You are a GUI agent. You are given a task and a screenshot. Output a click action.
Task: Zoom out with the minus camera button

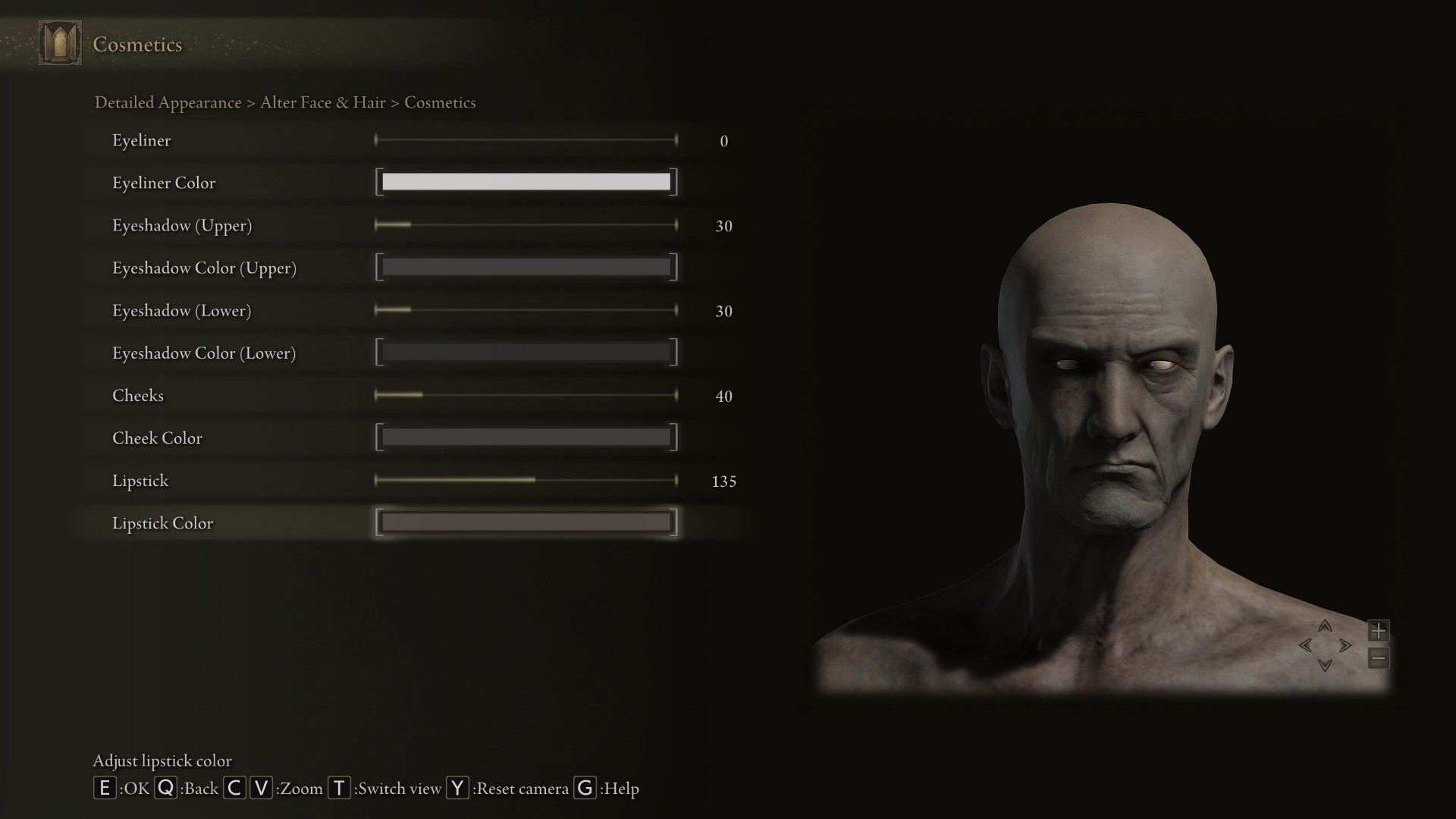[1378, 657]
